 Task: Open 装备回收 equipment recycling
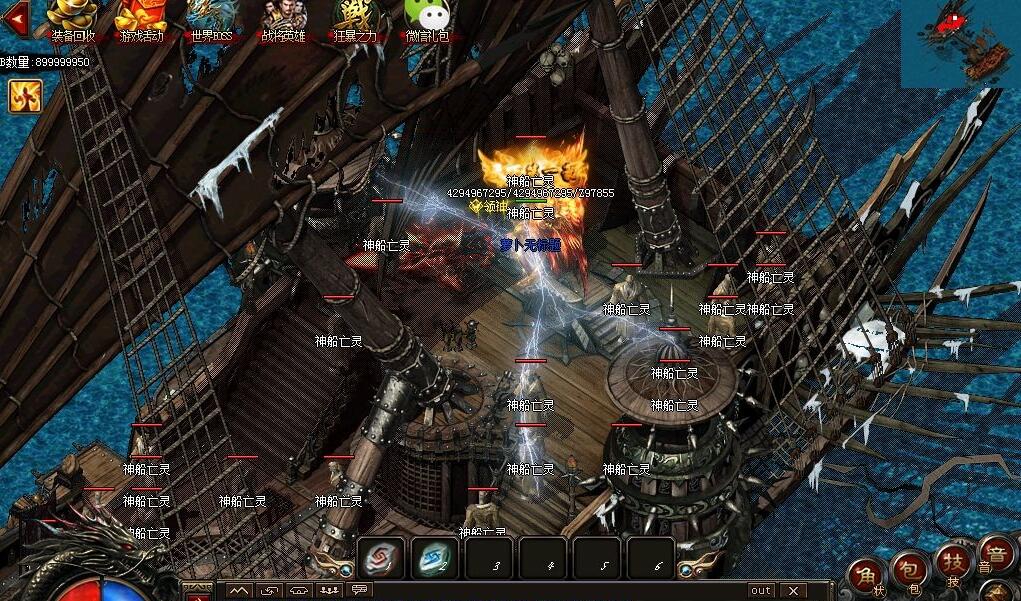click(x=73, y=20)
